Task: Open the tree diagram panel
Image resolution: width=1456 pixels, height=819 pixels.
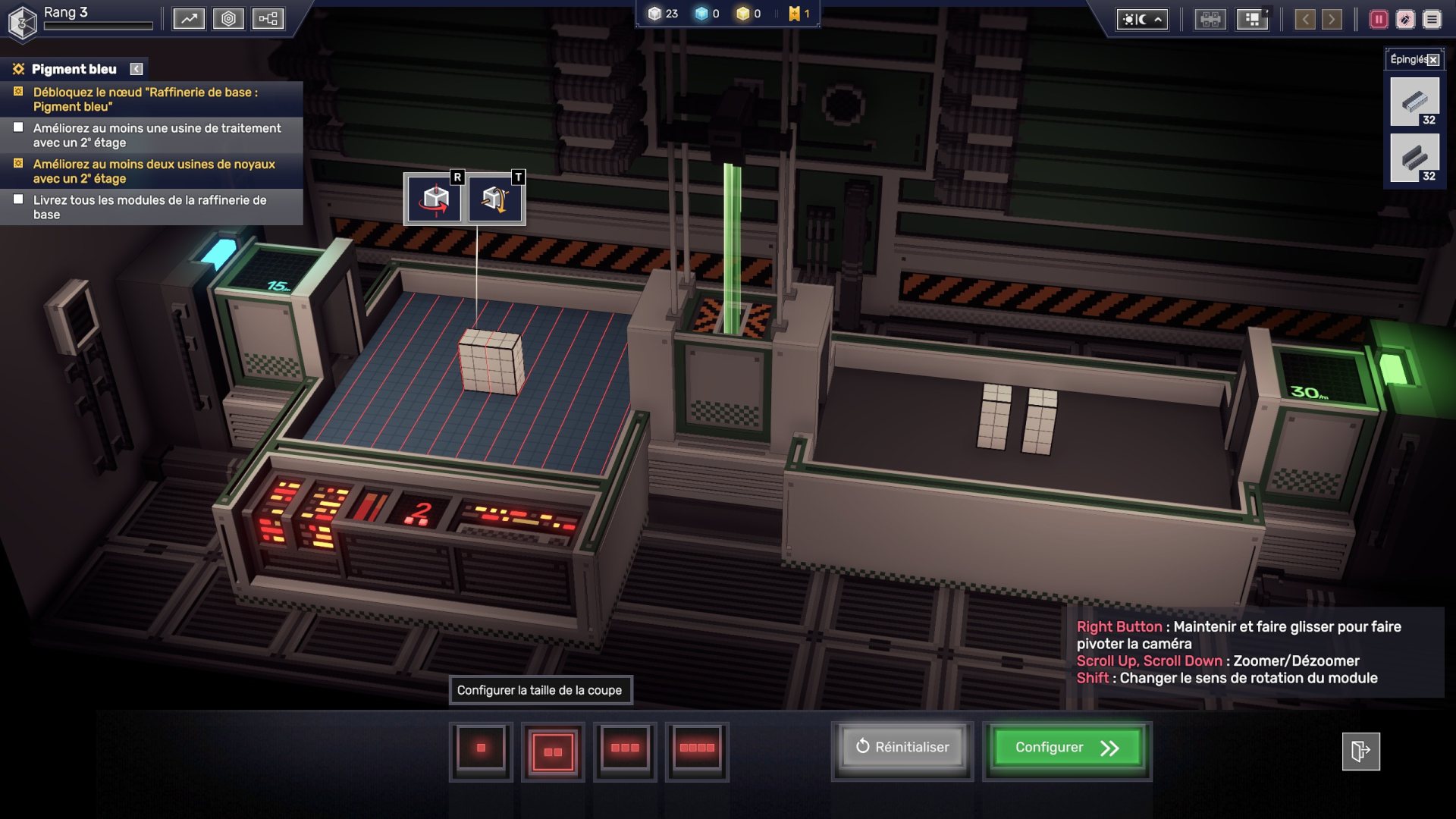Action: (x=268, y=19)
